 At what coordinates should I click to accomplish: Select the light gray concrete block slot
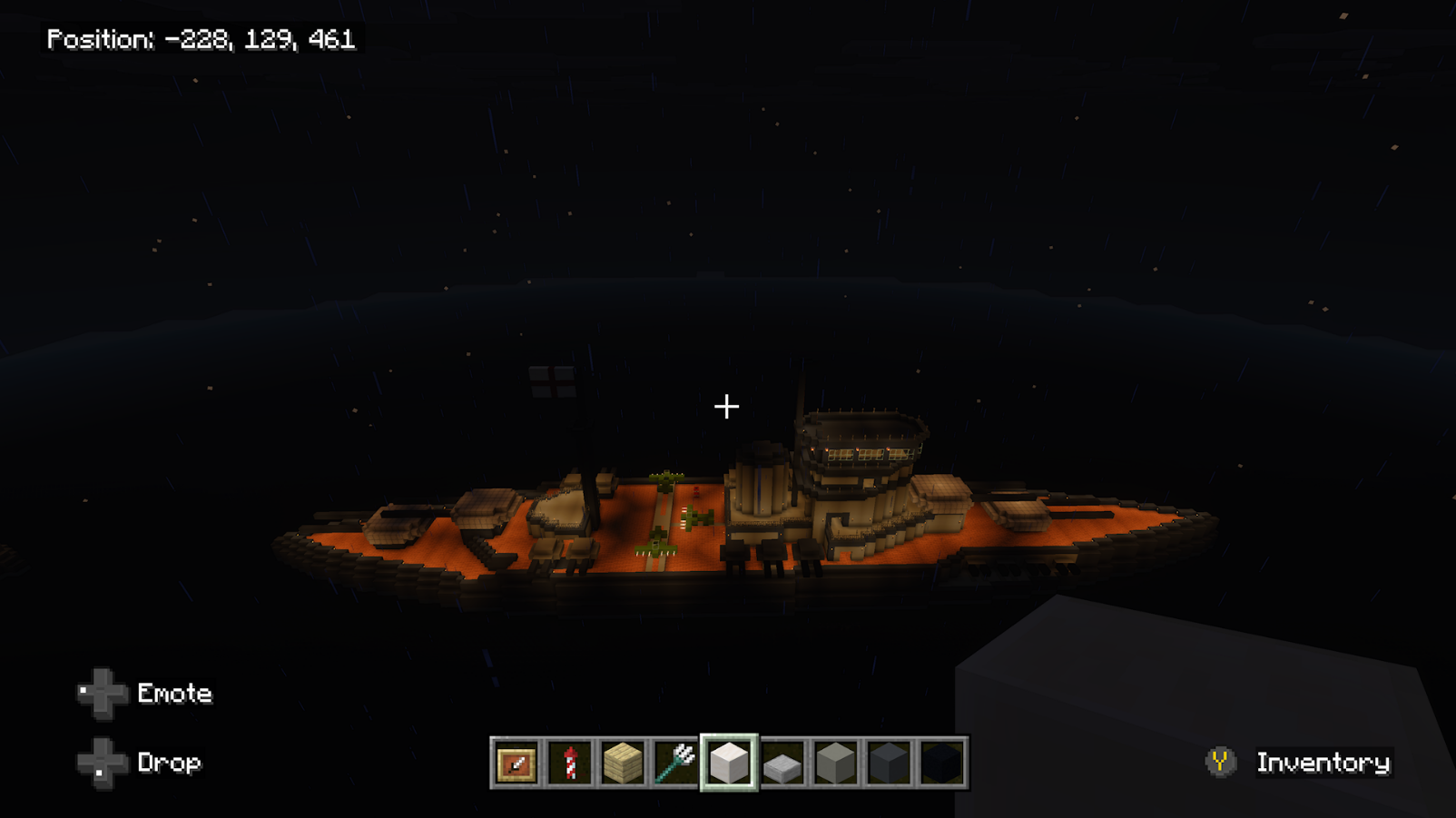coord(835,764)
